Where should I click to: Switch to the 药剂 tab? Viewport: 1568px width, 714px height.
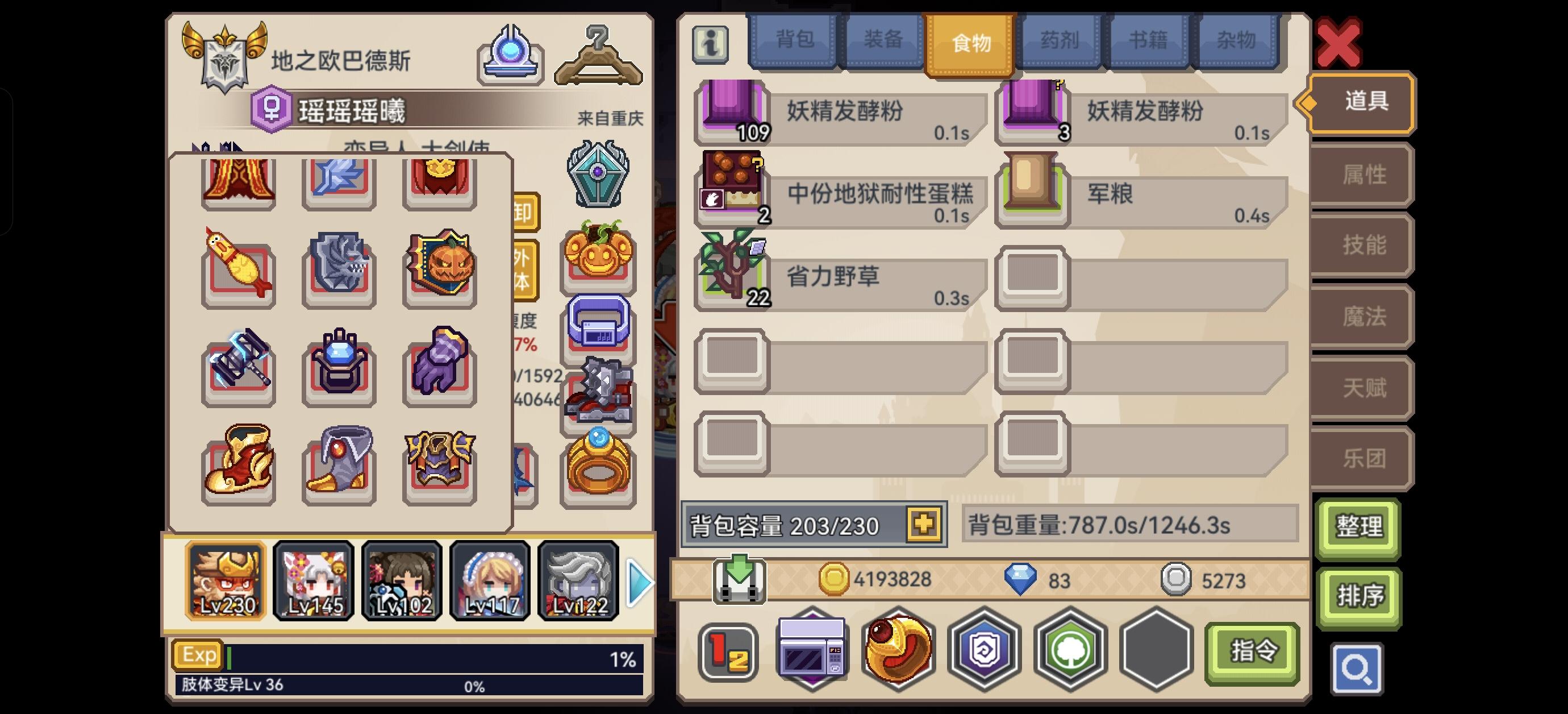click(1059, 40)
